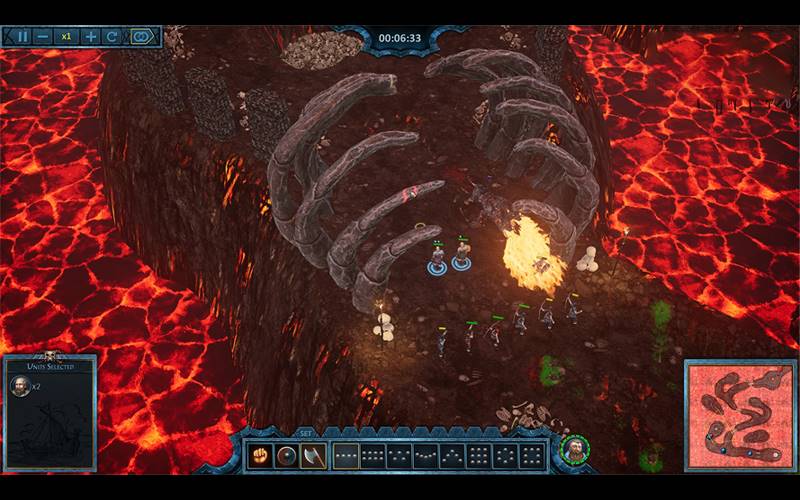Image resolution: width=800 pixels, height=500 pixels.
Task: Choose the round shield stance icon
Action: [x=287, y=456]
